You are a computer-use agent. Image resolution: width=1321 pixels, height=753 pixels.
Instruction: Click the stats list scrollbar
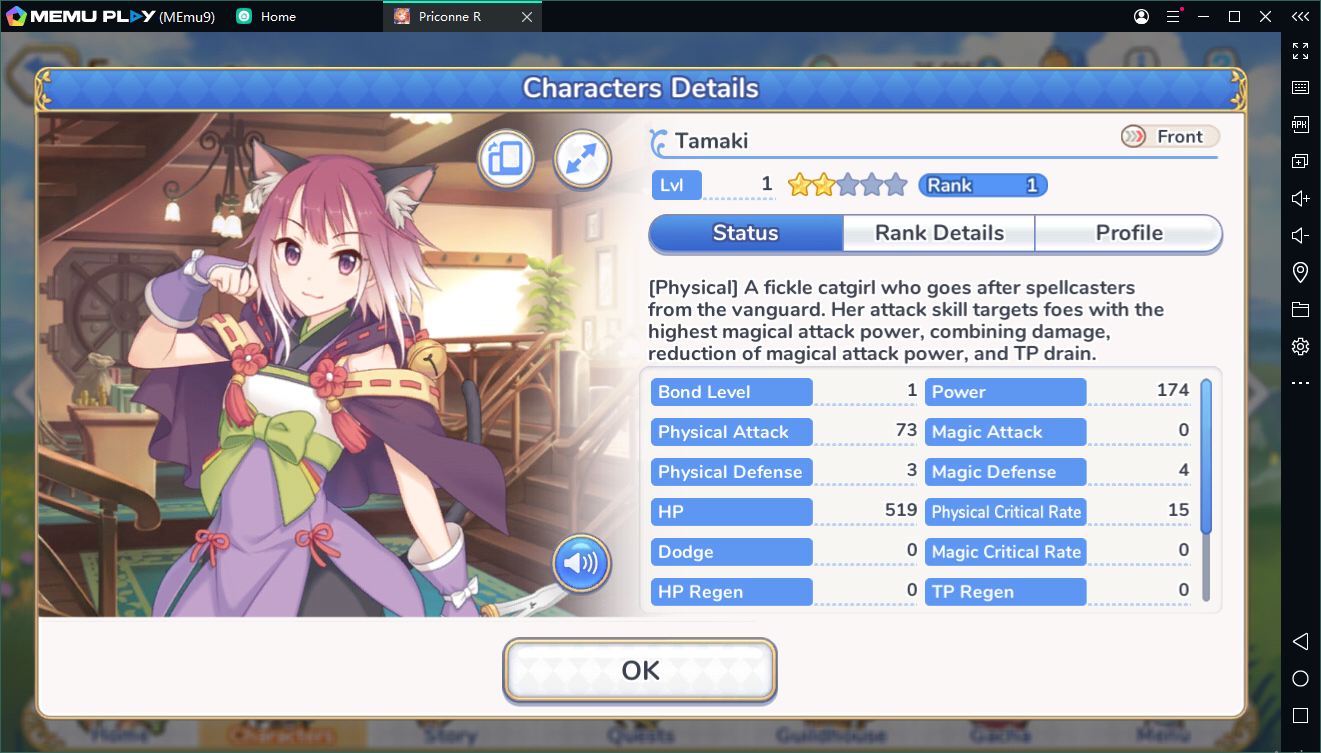tap(1206, 456)
